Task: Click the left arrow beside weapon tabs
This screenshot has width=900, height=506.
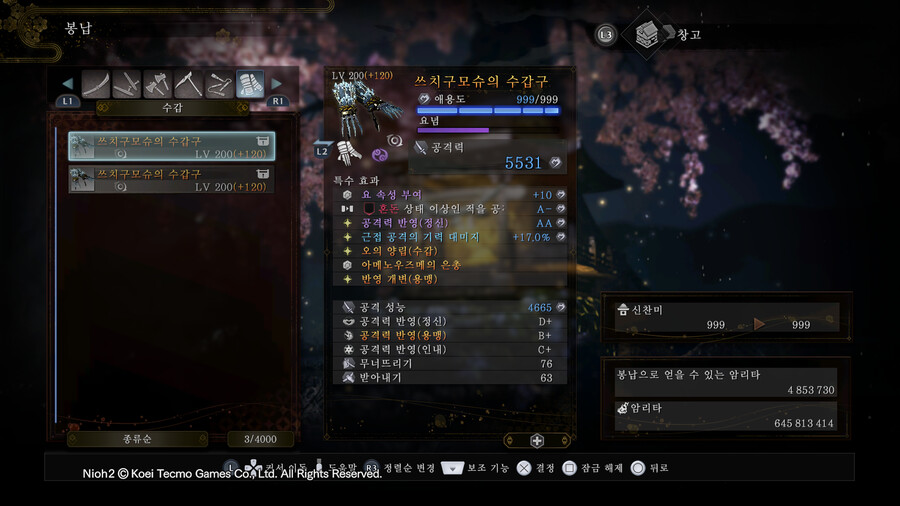Action: (68, 84)
